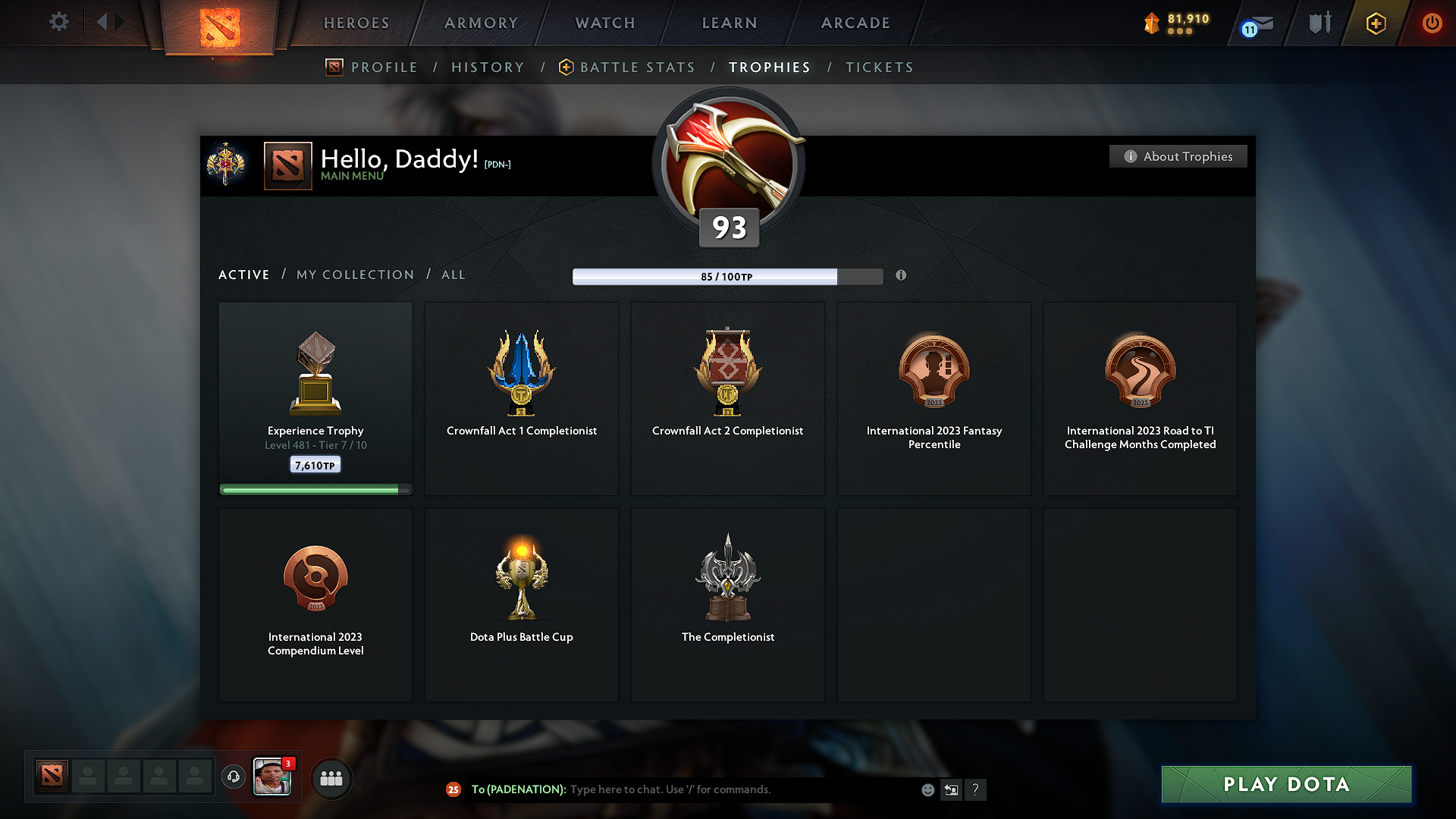Click the power/quit icon at top right
The image size is (1456, 819).
(1432, 24)
